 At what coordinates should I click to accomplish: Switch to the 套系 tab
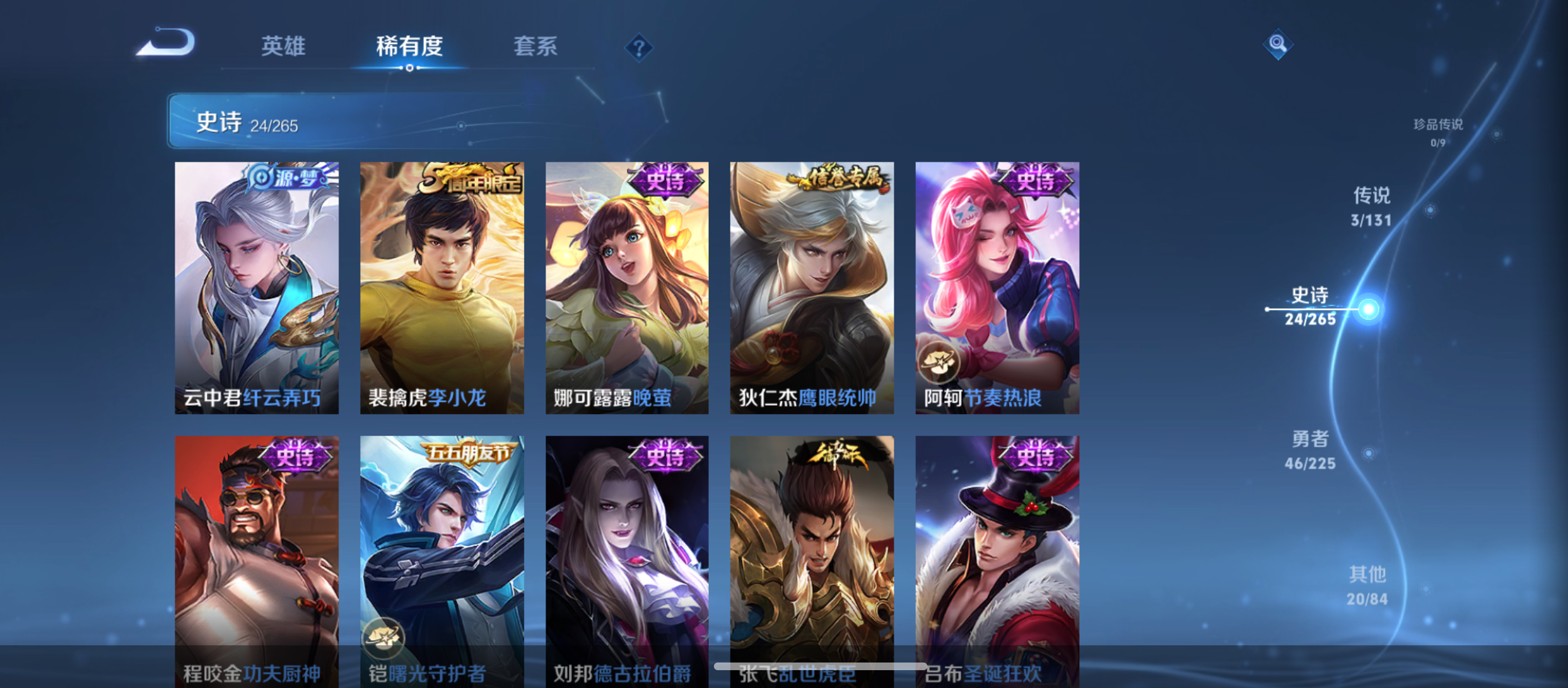(x=537, y=46)
